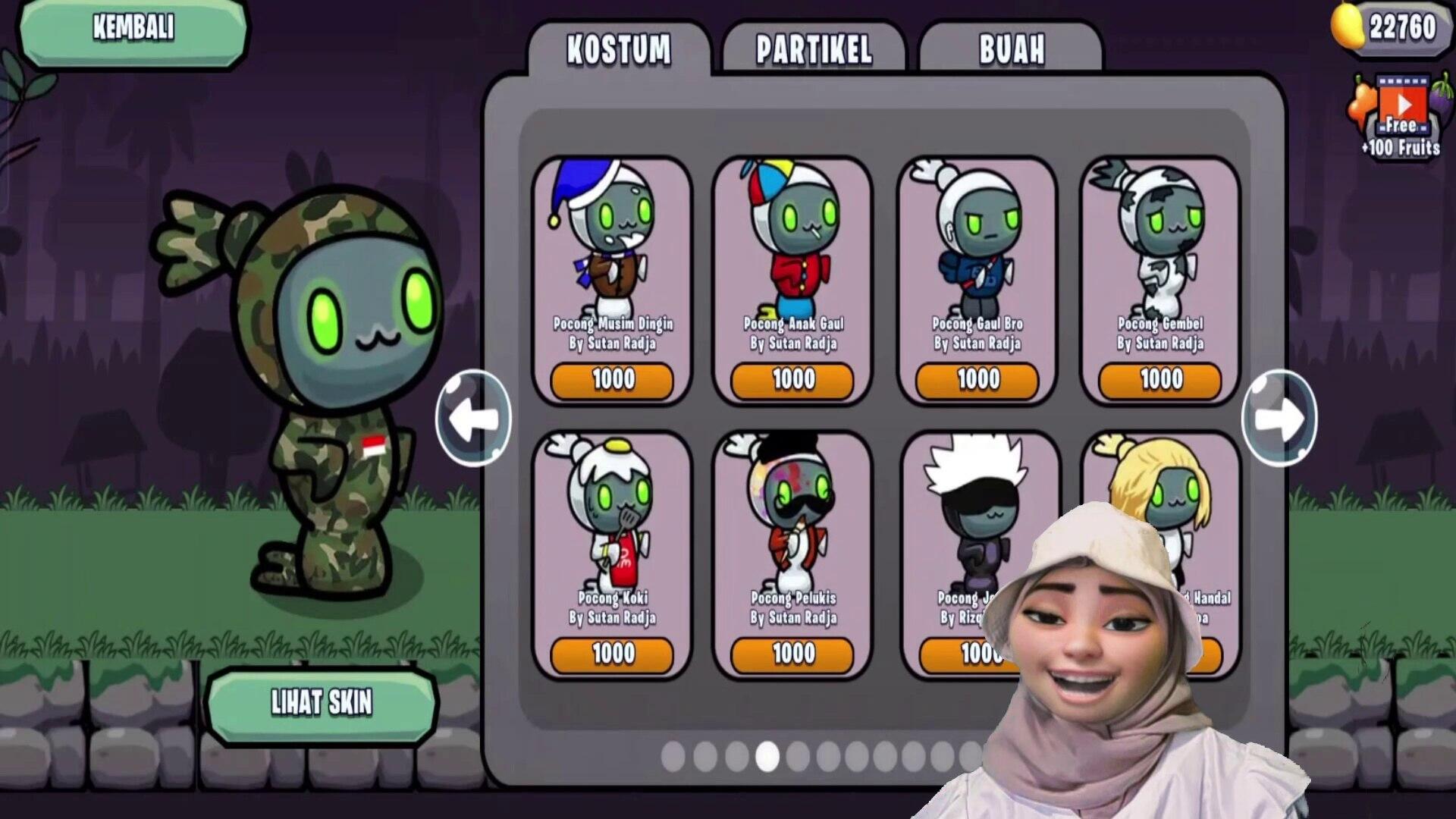The width and height of the screenshot is (1456, 819).
Task: Watch the free +100 Fruits video ad
Action: 1401,114
